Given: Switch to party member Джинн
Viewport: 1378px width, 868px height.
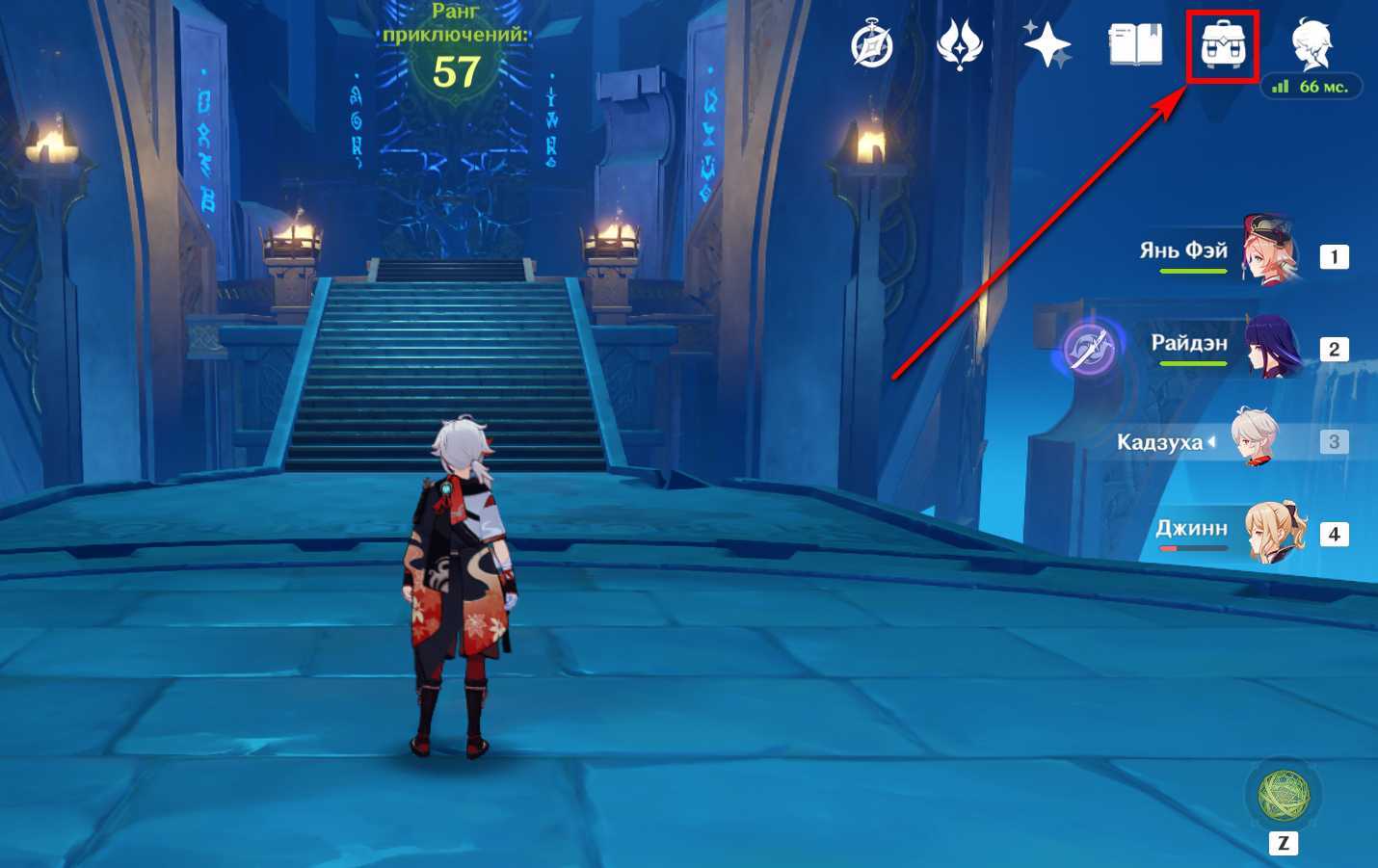Looking at the screenshot, I should pos(1274,532).
